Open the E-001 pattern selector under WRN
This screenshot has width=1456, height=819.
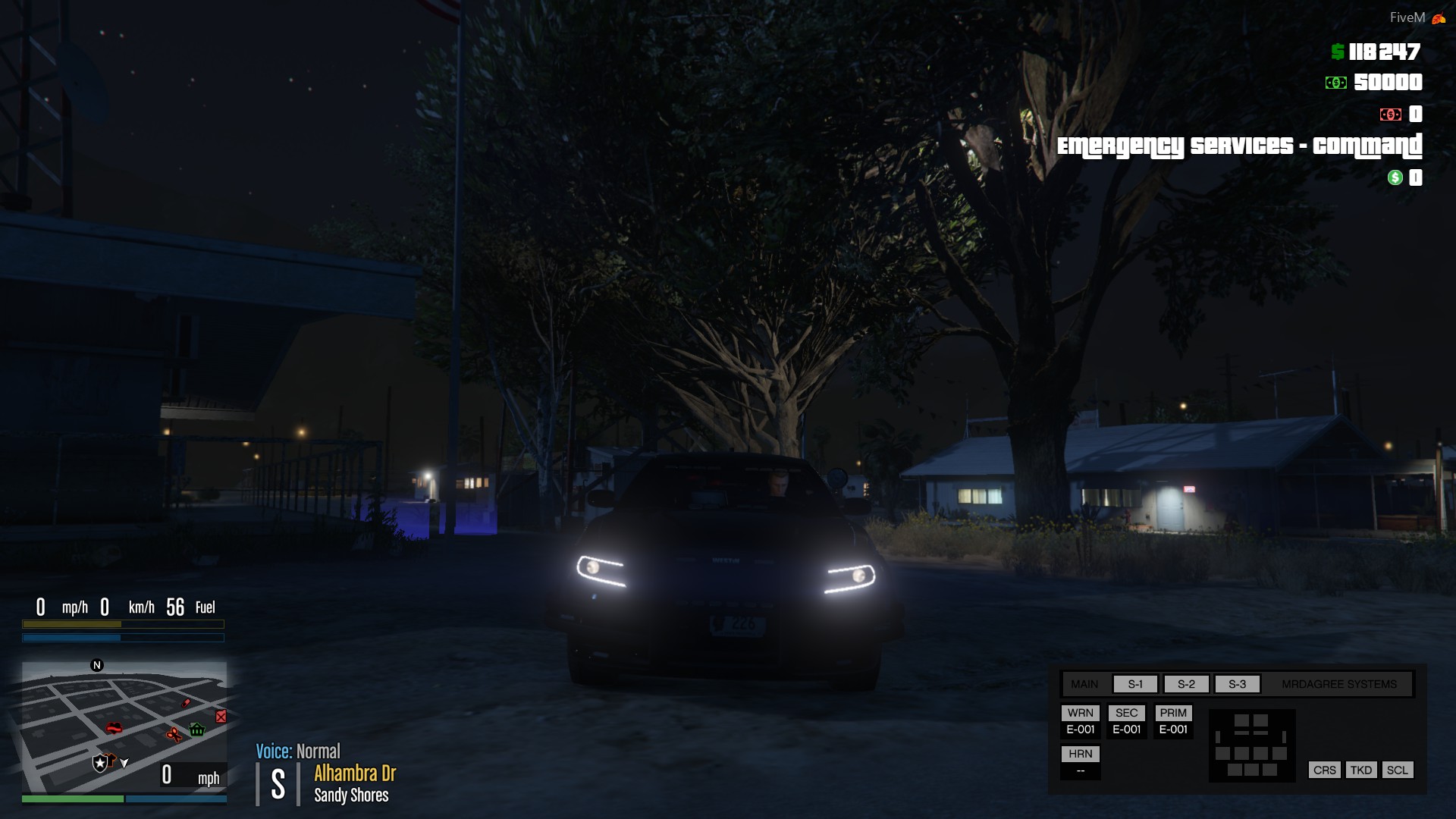click(1080, 730)
